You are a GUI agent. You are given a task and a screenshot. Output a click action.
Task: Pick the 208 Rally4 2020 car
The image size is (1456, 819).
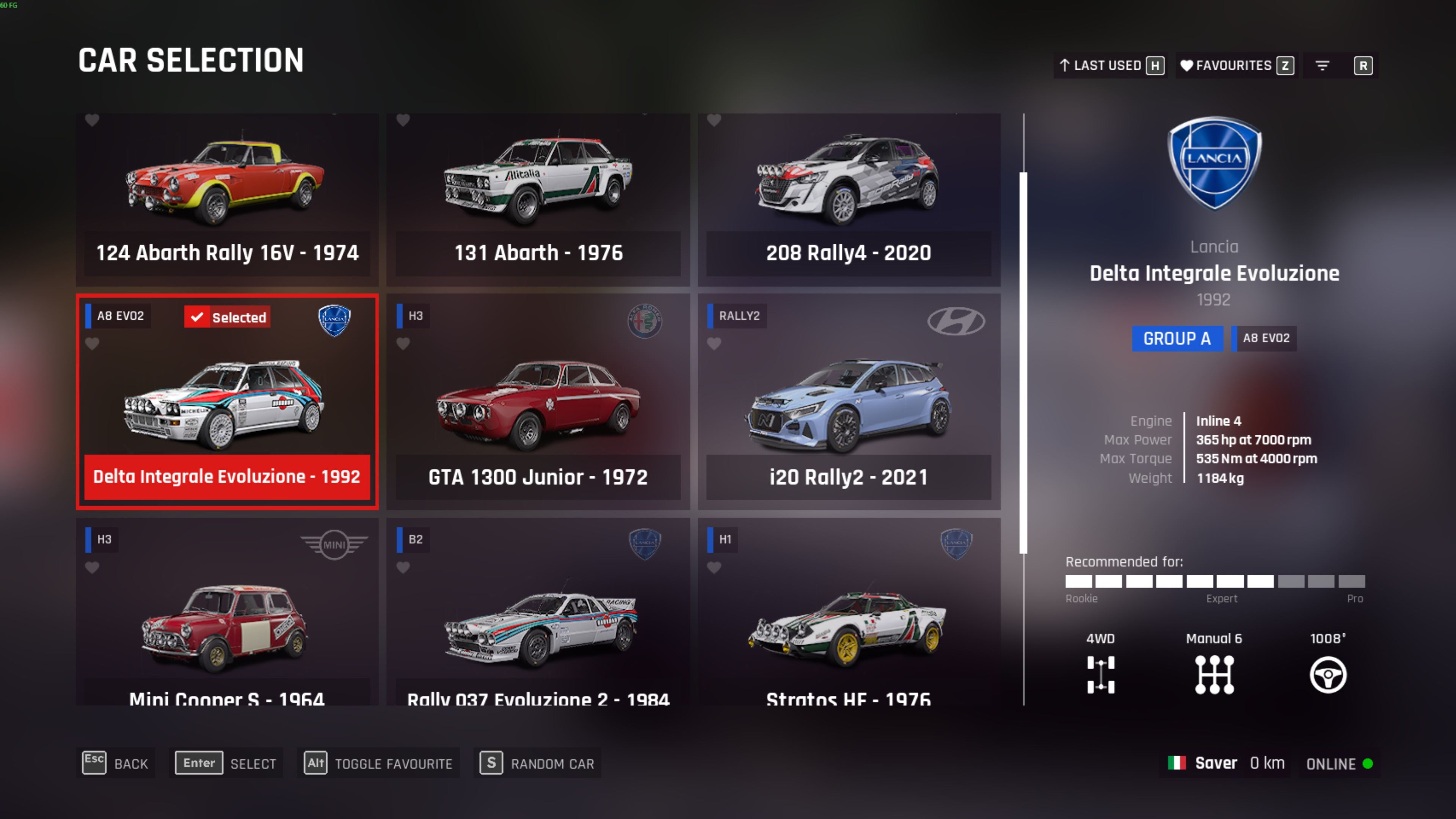point(849,198)
